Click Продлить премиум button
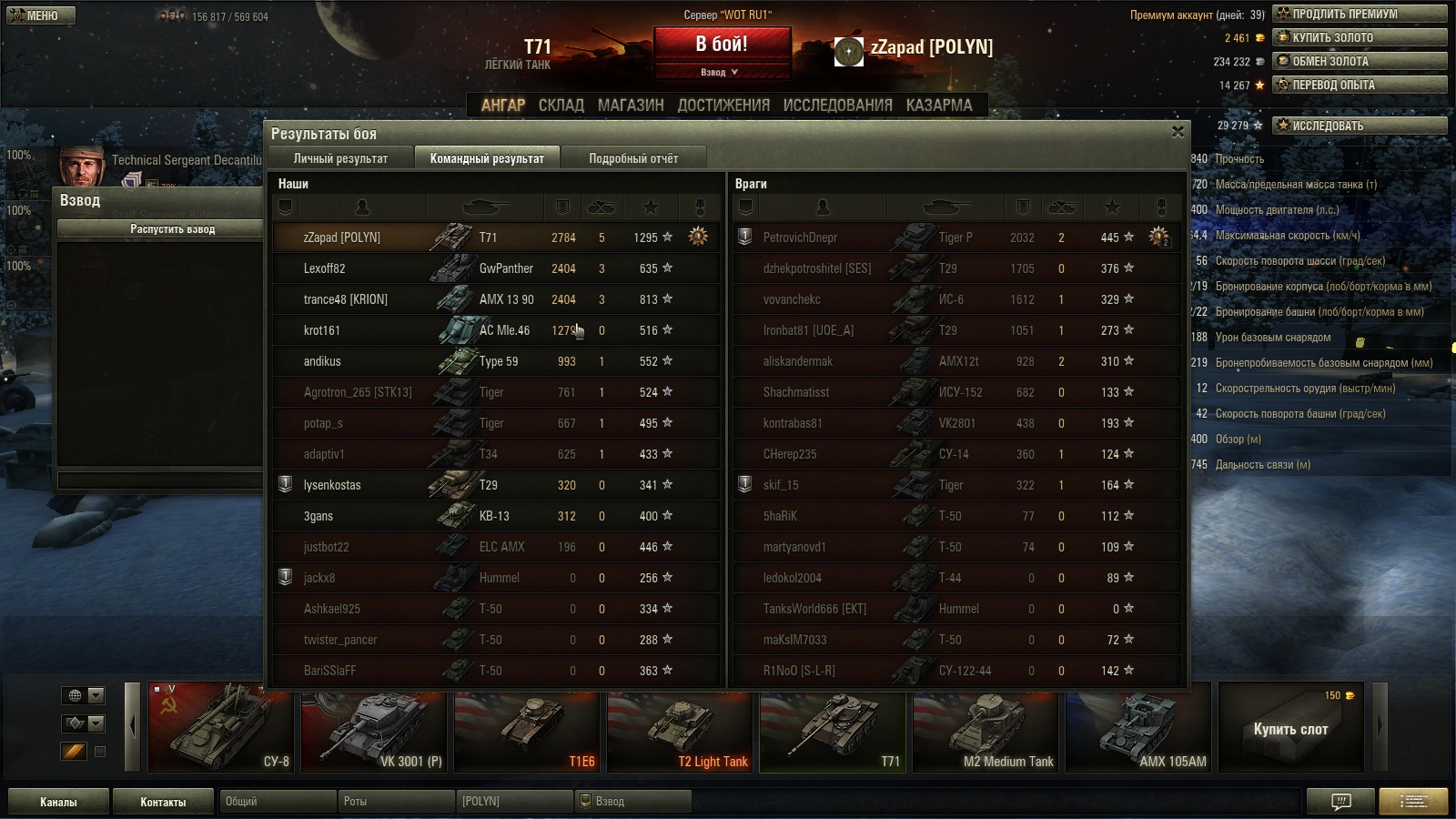This screenshot has height=819, width=1456. (x=1360, y=14)
